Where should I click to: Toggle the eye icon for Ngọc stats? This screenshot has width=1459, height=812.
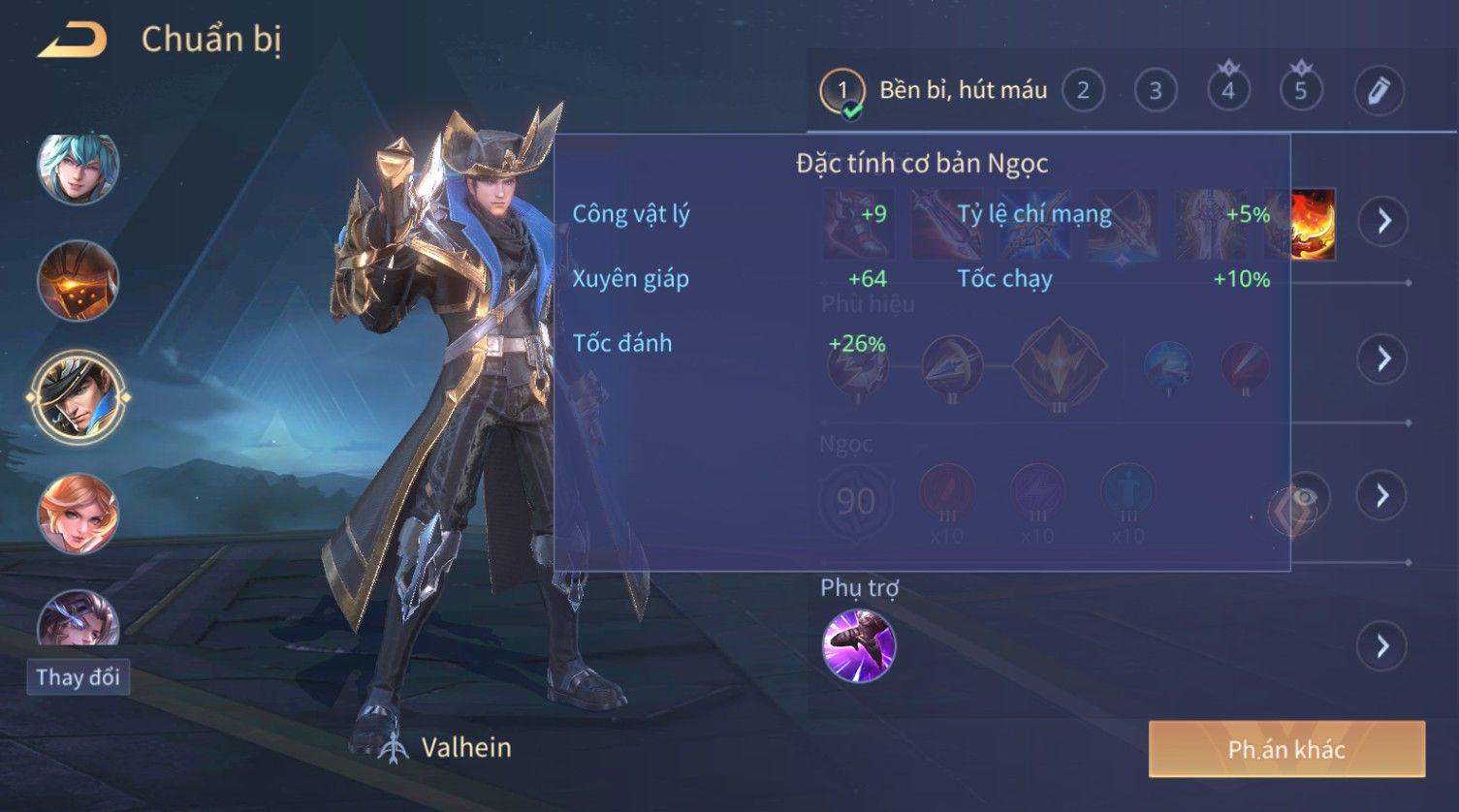tap(1305, 498)
